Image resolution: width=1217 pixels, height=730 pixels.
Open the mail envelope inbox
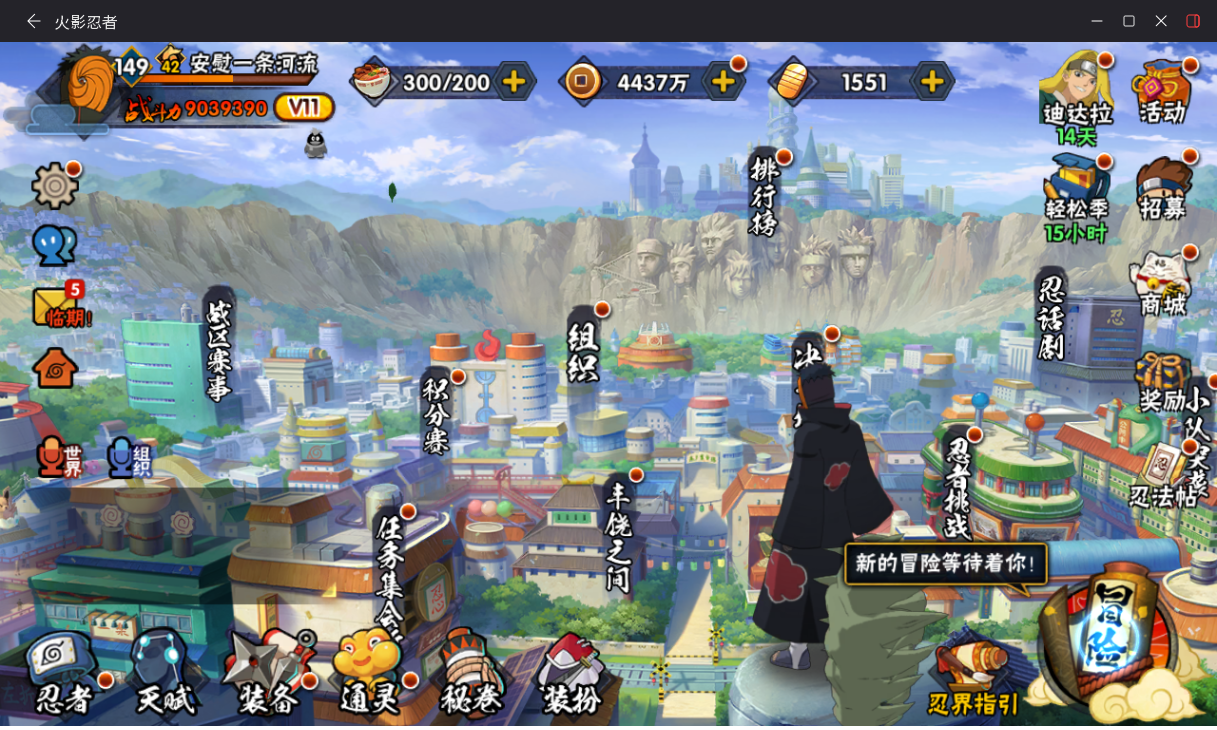coord(56,307)
